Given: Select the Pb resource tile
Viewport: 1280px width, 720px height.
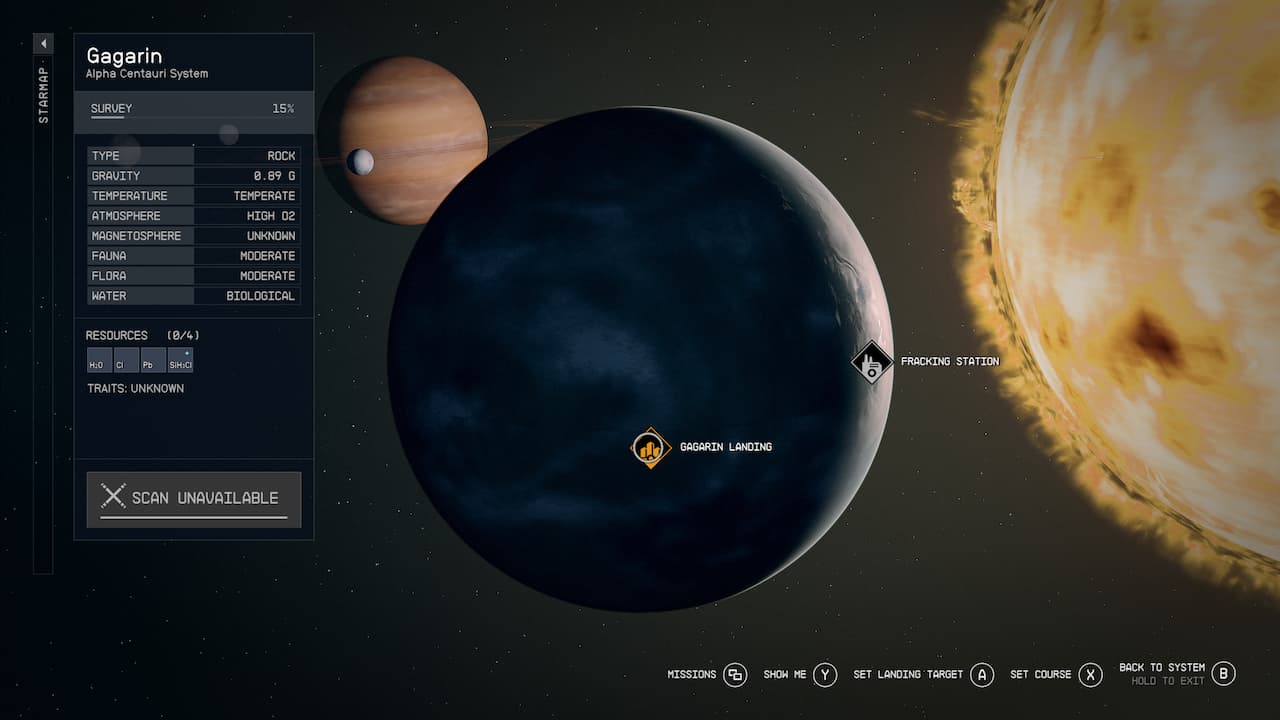Looking at the screenshot, I should pos(153,361).
